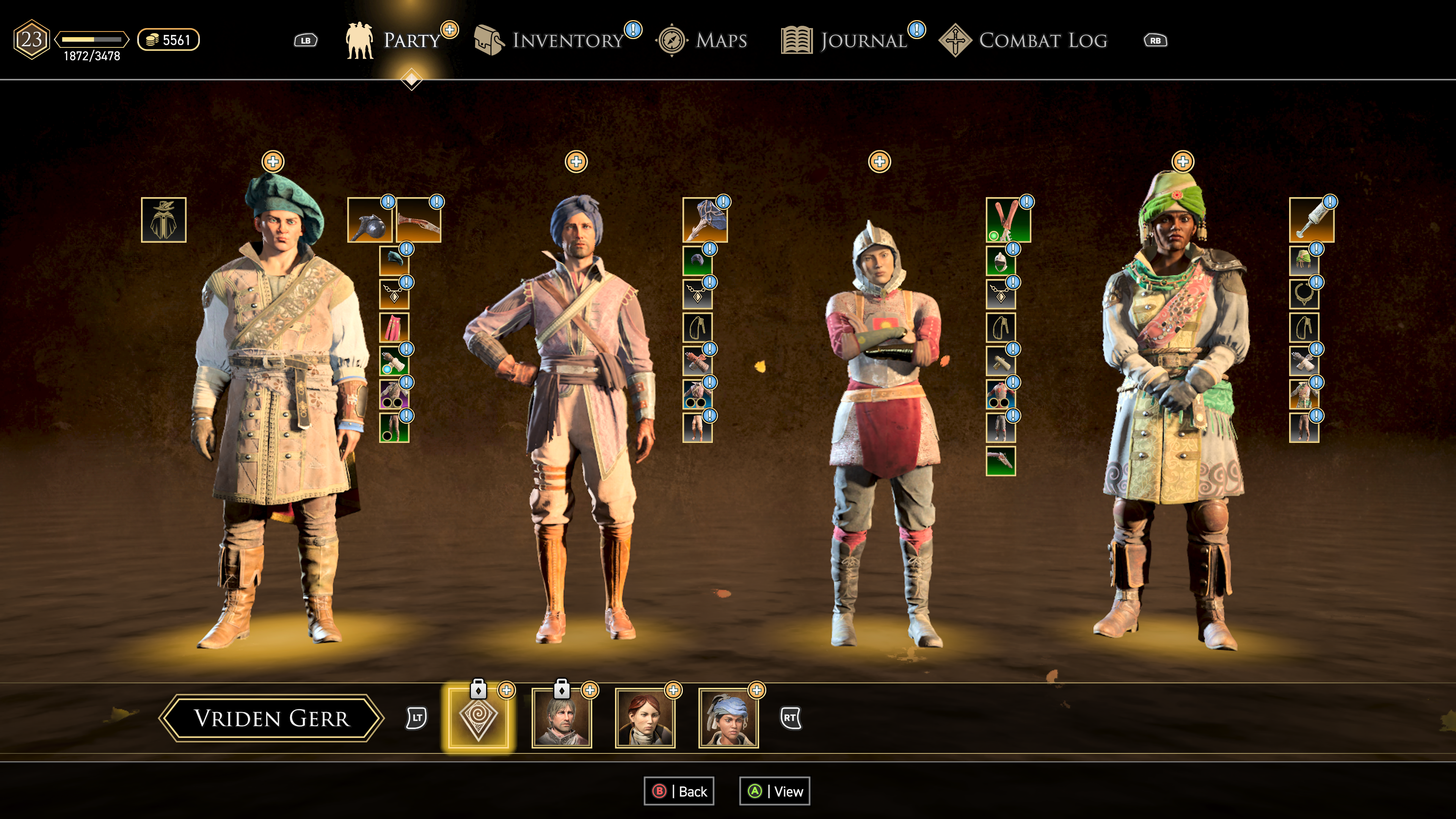The image size is (1456, 819).
Task: Select the steel helmet equipment slot
Action: [1001, 261]
